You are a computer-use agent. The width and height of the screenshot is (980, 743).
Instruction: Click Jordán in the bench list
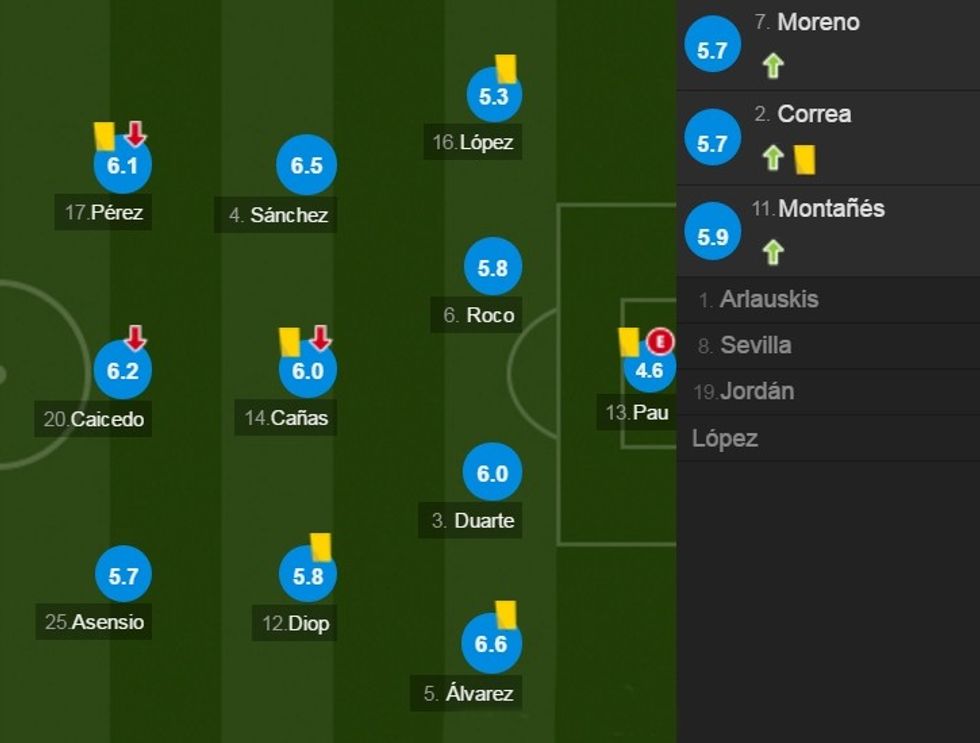[x=757, y=391]
